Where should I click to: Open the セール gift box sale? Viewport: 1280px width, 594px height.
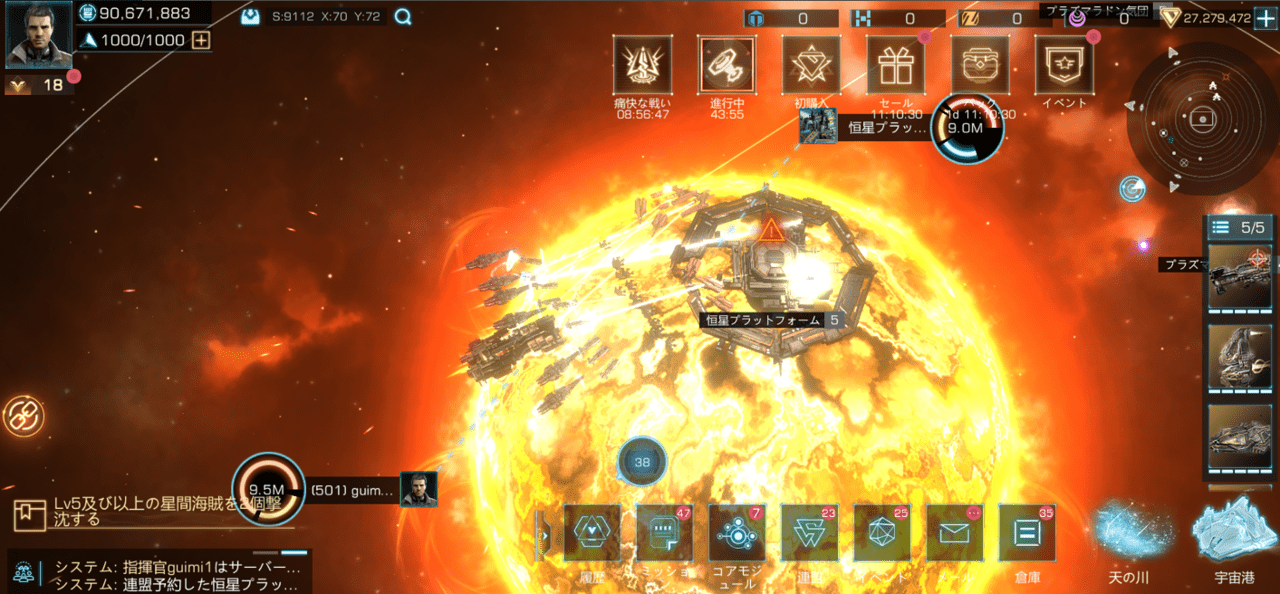(x=895, y=65)
